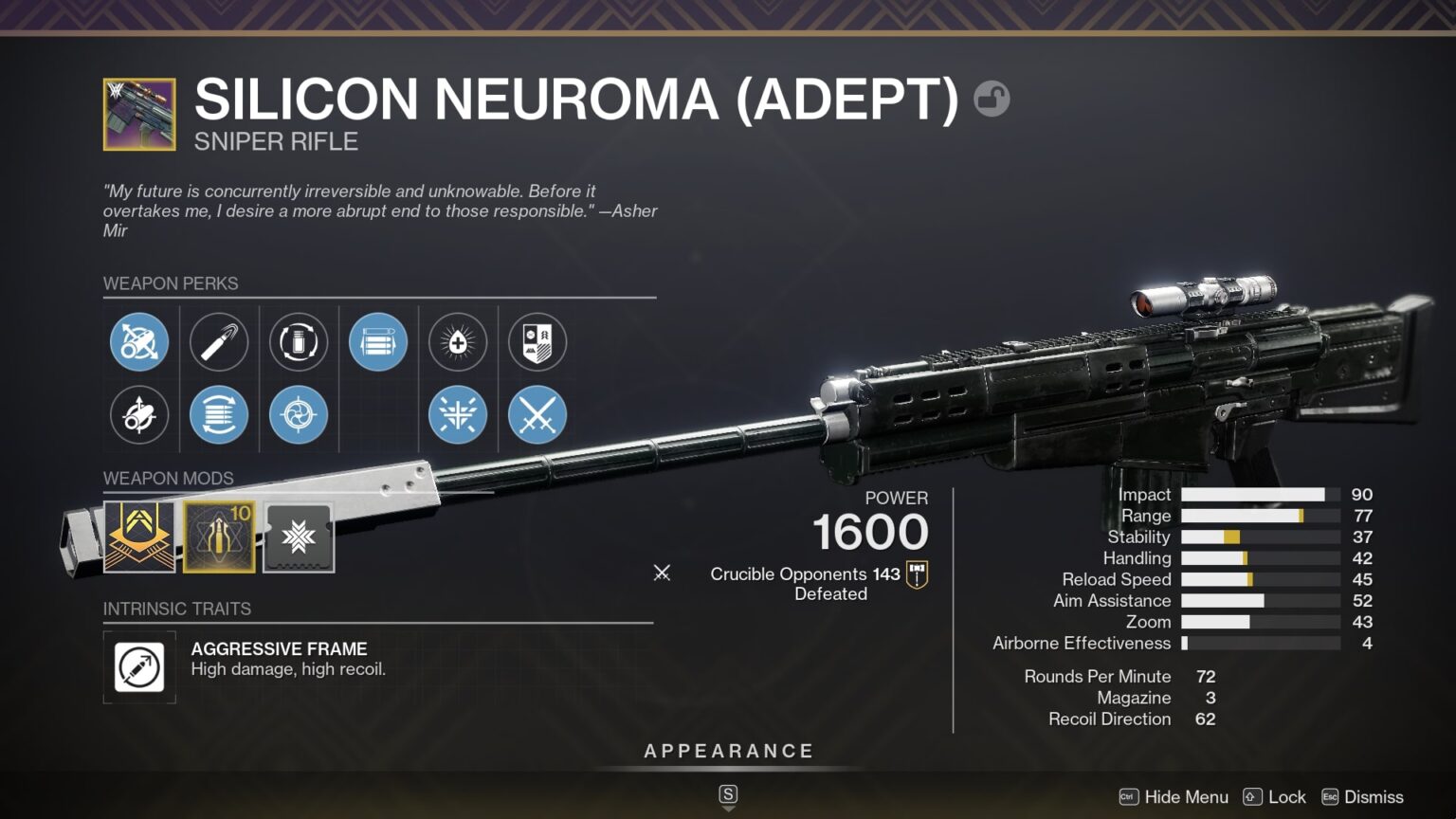Select the crossed swords kill tracker perk

[x=537, y=415]
